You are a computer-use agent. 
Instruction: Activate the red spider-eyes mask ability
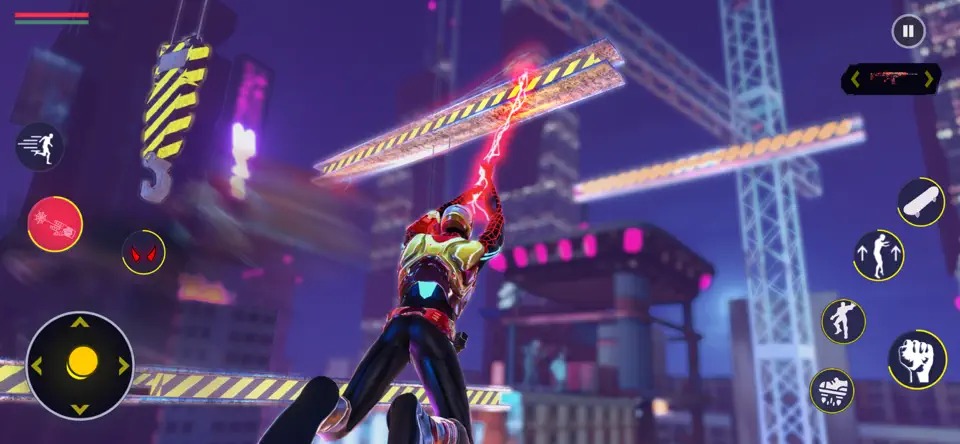click(x=144, y=252)
